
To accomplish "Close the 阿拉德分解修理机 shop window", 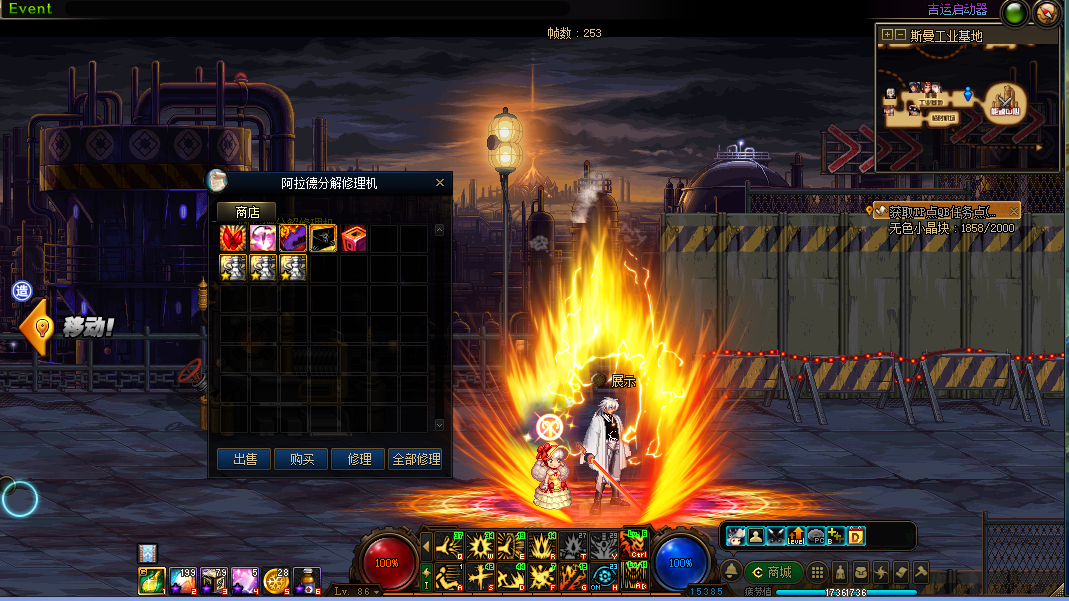I will coord(440,183).
